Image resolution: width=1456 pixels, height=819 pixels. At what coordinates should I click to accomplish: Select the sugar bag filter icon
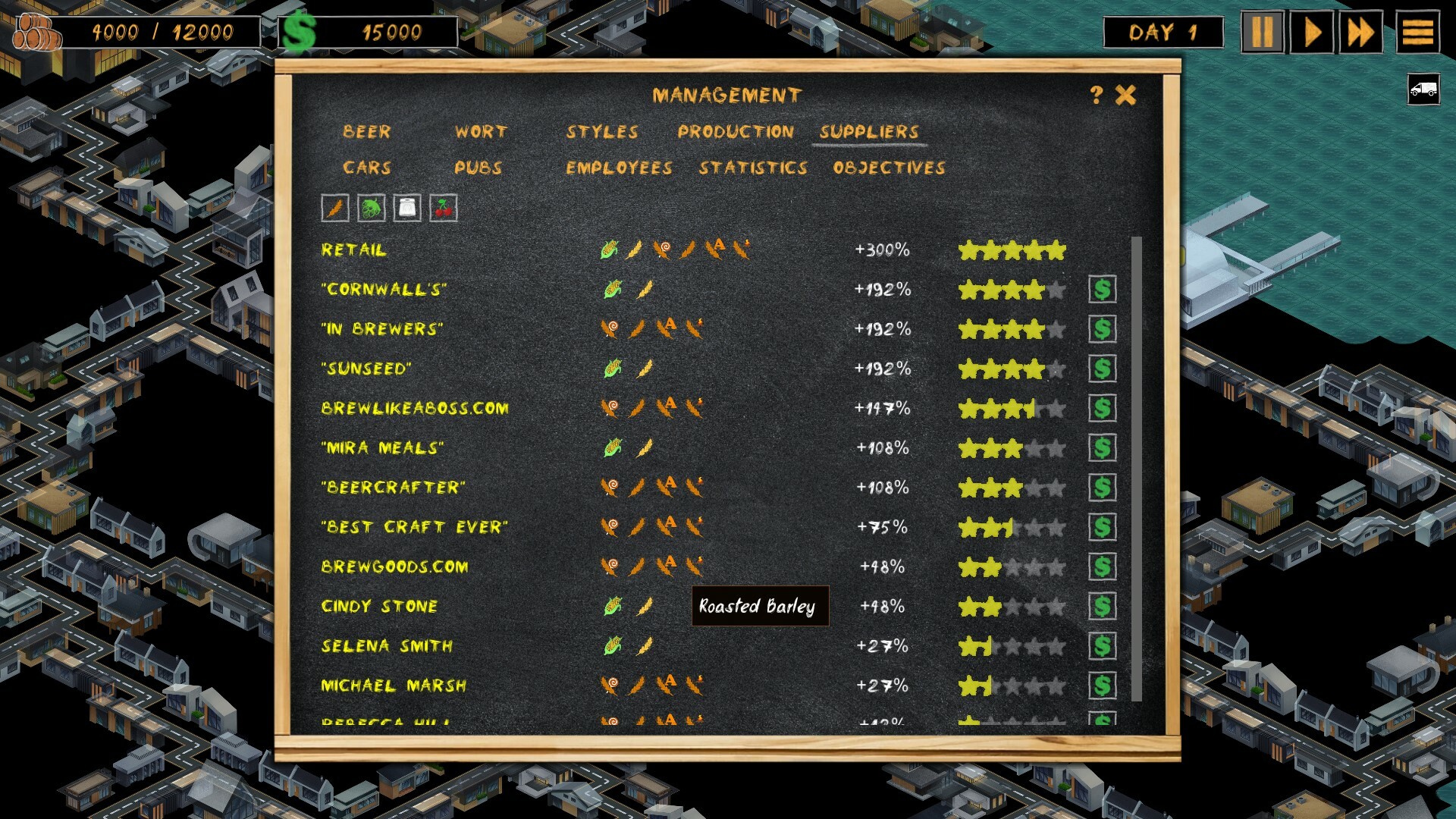[406, 206]
